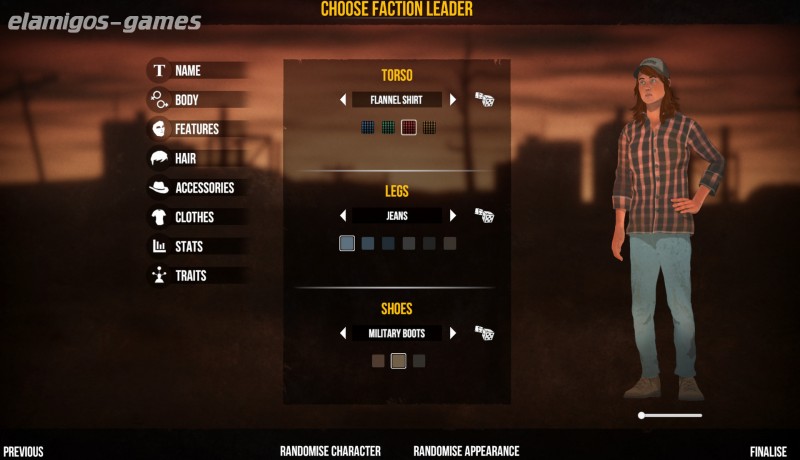
Task: Randomise the shoes with dice
Action: (484, 332)
